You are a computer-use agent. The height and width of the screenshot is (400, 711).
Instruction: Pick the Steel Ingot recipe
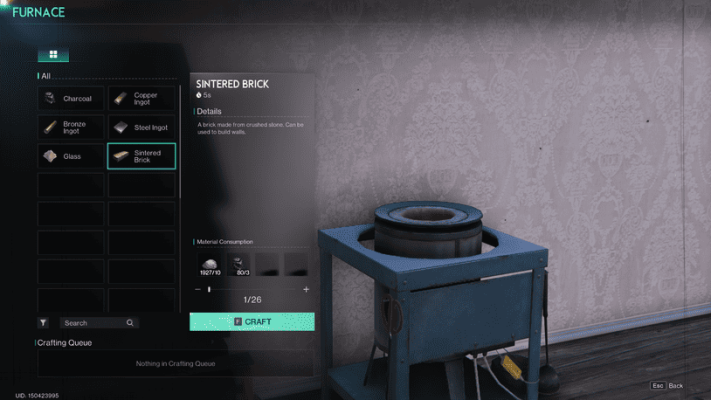pyautogui.click(x=142, y=127)
